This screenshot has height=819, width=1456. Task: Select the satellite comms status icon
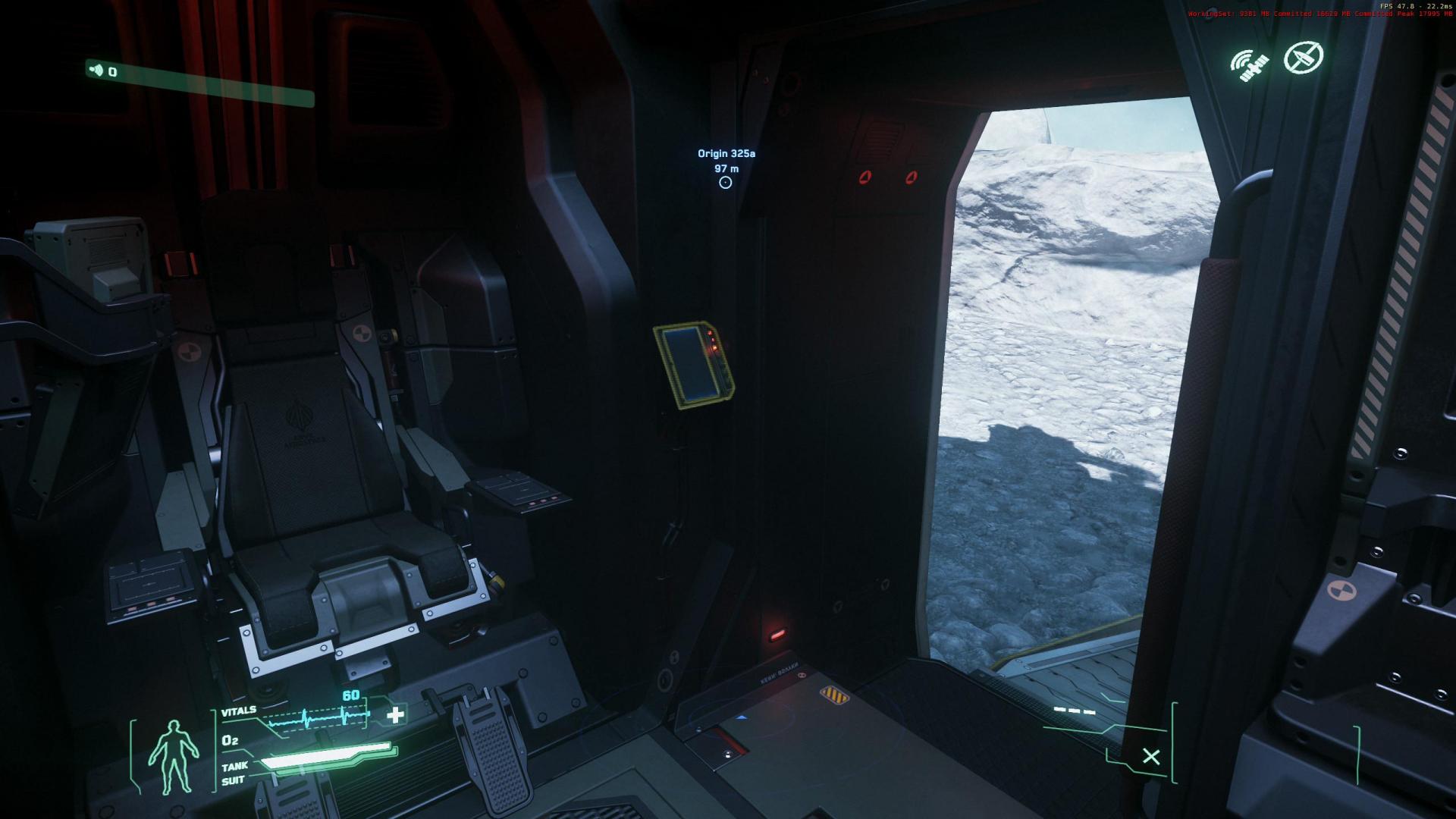point(1250,64)
